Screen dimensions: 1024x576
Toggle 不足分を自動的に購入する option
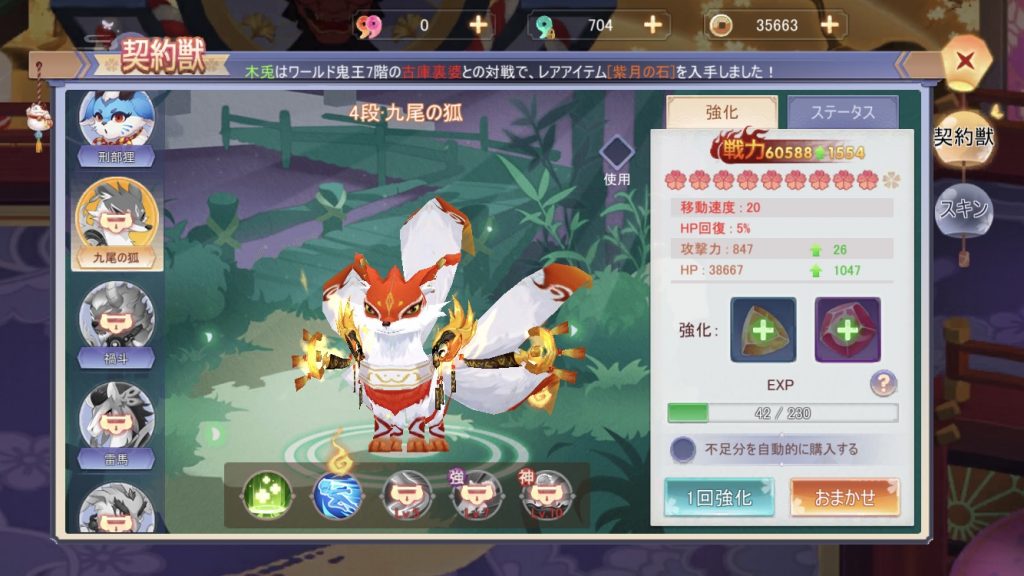point(684,449)
